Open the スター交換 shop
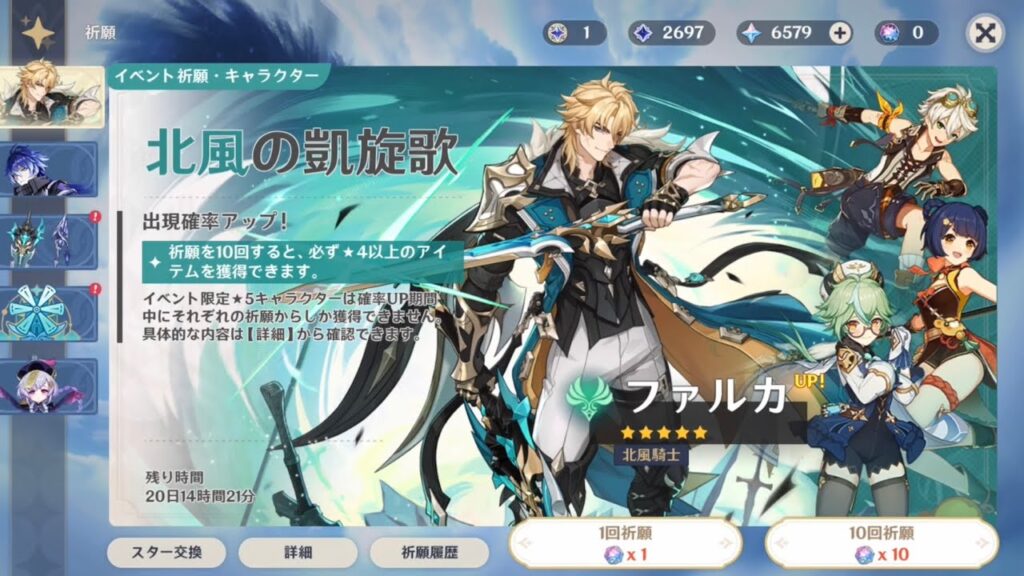This screenshot has height=576, width=1024. [166, 552]
